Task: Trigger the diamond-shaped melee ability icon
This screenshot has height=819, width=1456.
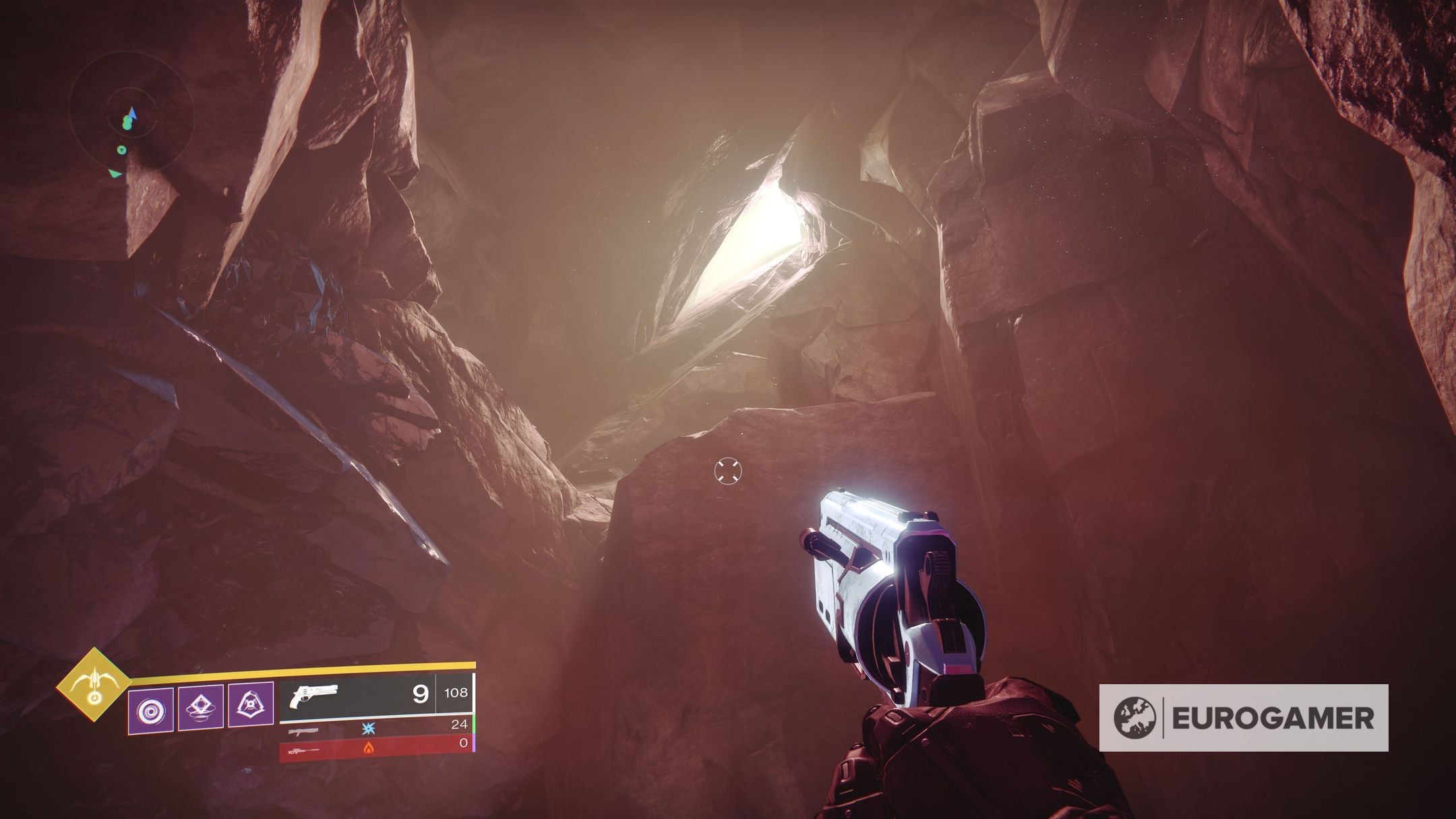Action: coord(201,706)
